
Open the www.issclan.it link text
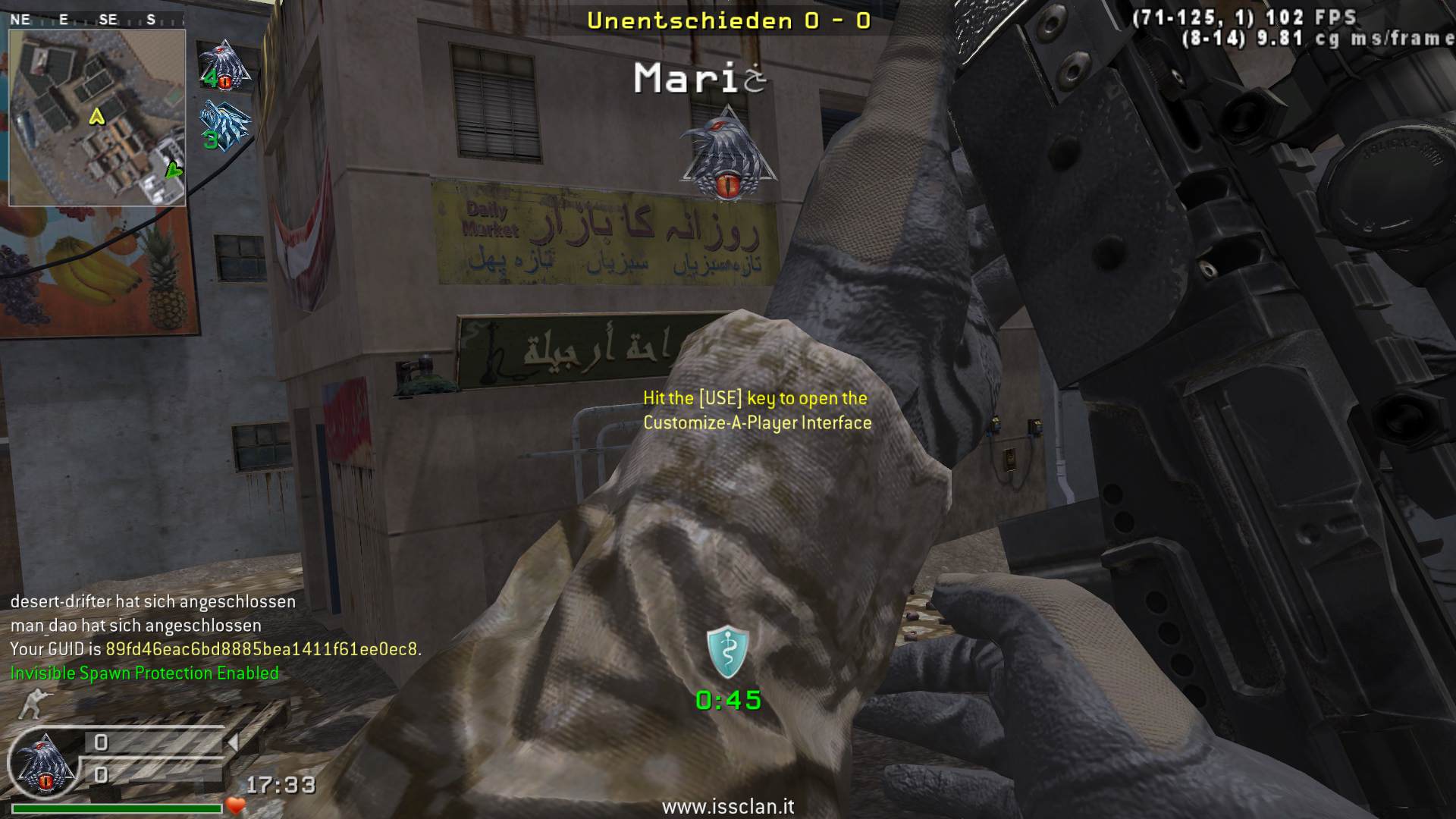tap(728, 807)
